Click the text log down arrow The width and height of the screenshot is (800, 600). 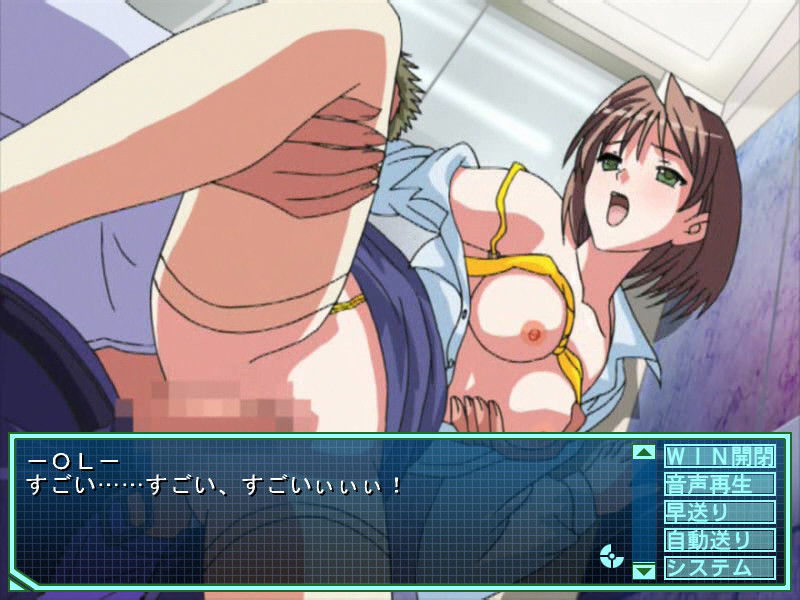tap(645, 571)
